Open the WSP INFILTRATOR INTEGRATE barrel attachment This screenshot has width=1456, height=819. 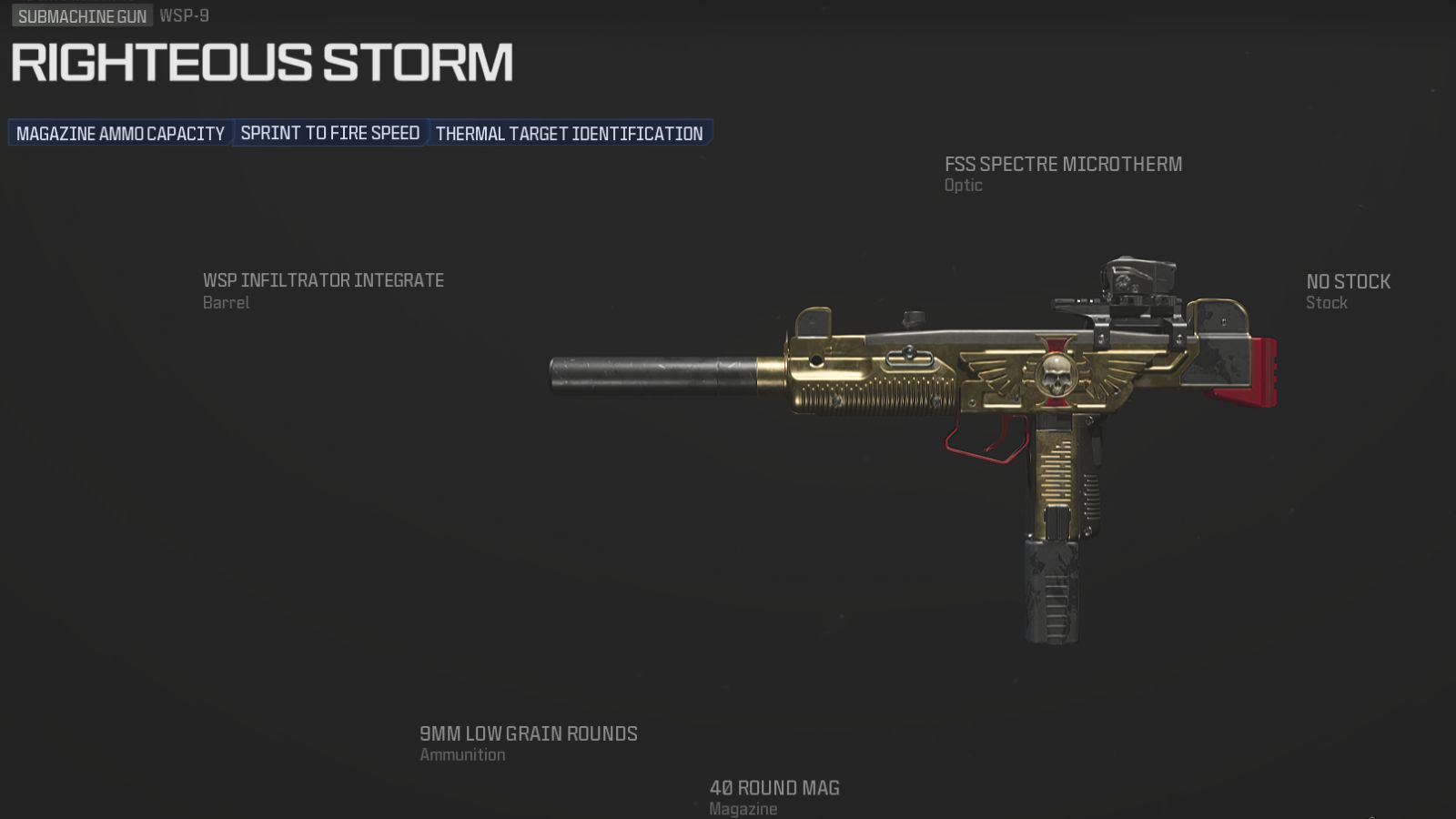[323, 280]
